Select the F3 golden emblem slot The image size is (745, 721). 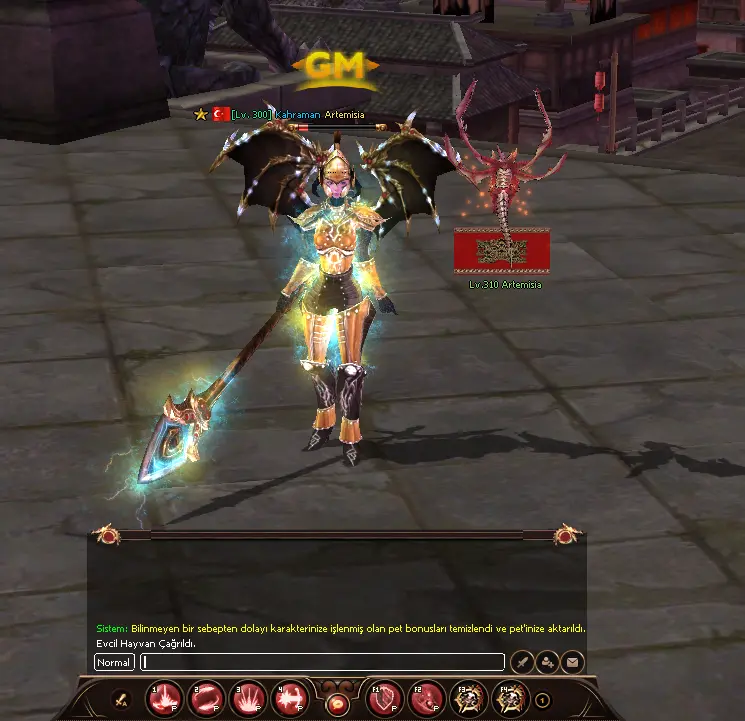(x=468, y=700)
